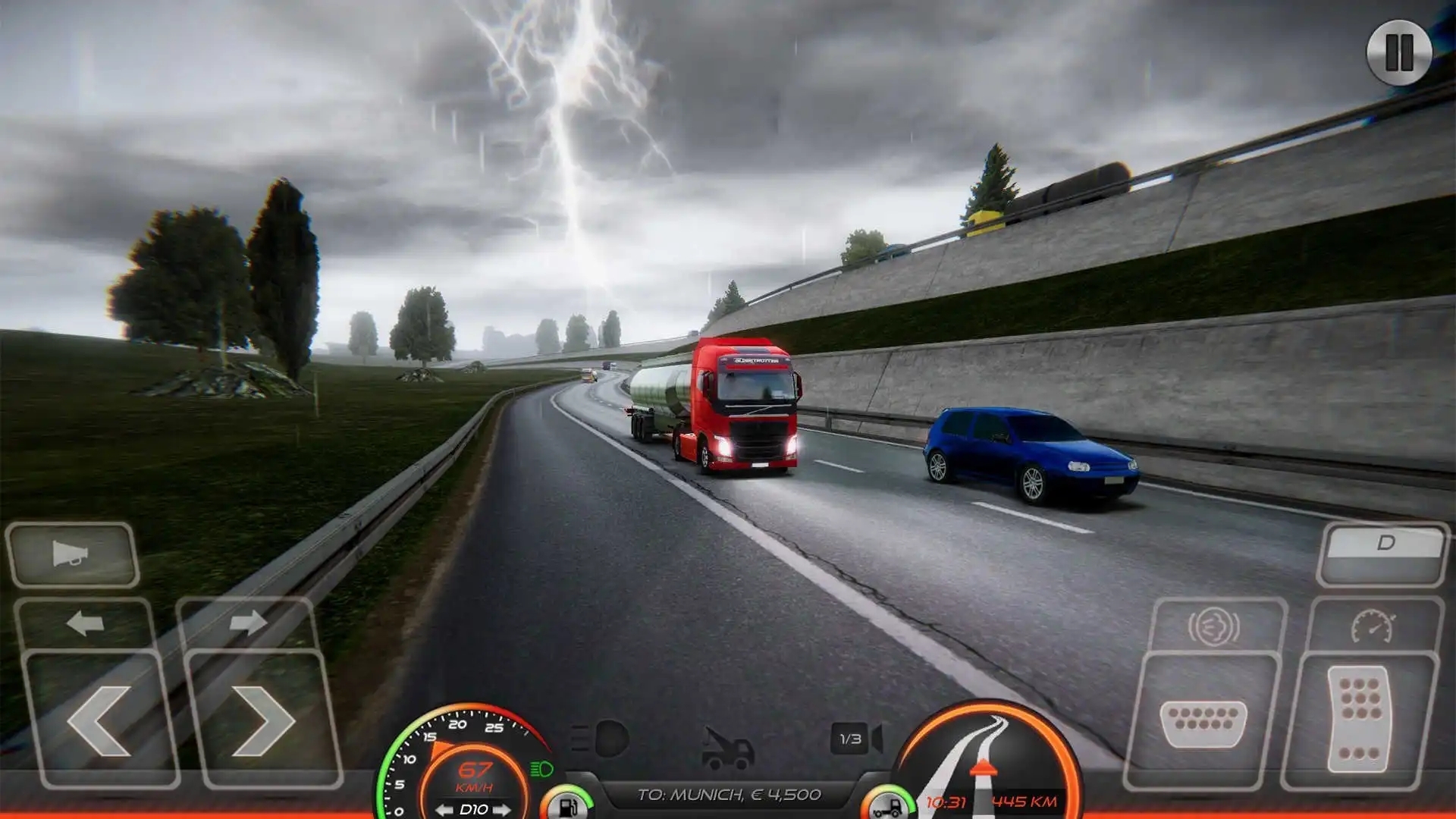Viewport: 1456px width, 819px height.
Task: Turn on the left turn signal
Action: [85, 623]
